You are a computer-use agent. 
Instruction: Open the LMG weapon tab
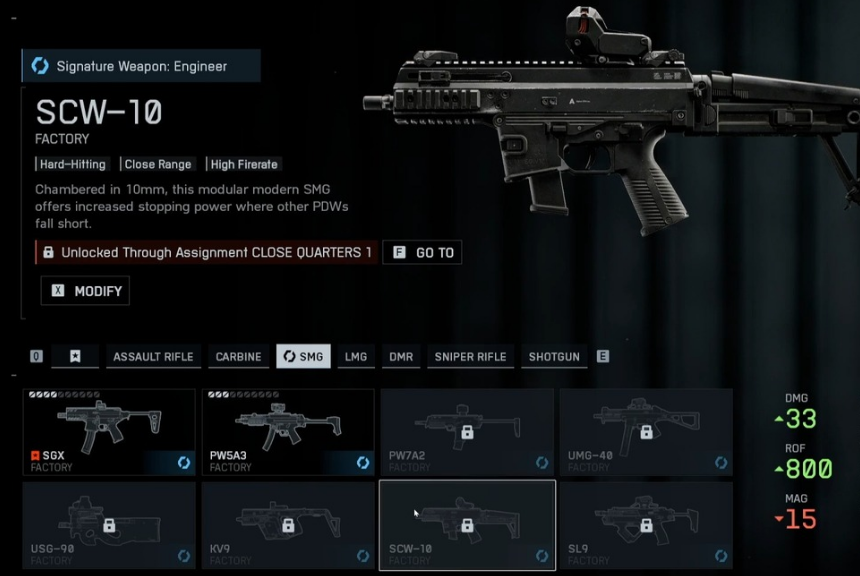click(355, 357)
